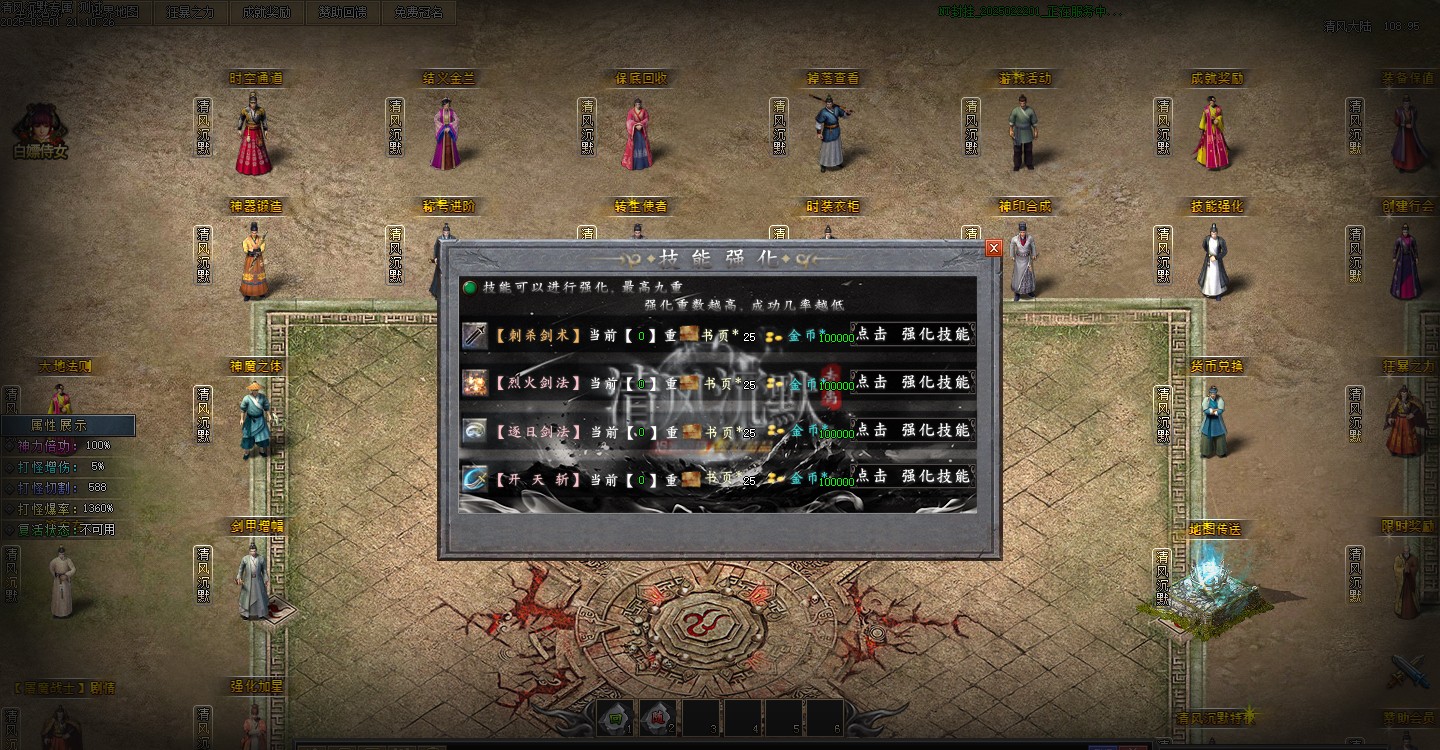1440x750 pixels.
Task: Open the 成就奖励 top menu button
Action: coord(266,13)
